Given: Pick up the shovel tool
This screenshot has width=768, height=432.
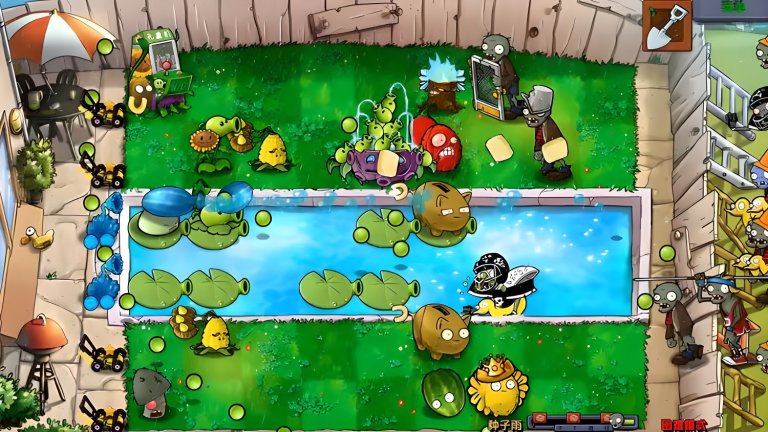Looking at the screenshot, I should [x=666, y=26].
